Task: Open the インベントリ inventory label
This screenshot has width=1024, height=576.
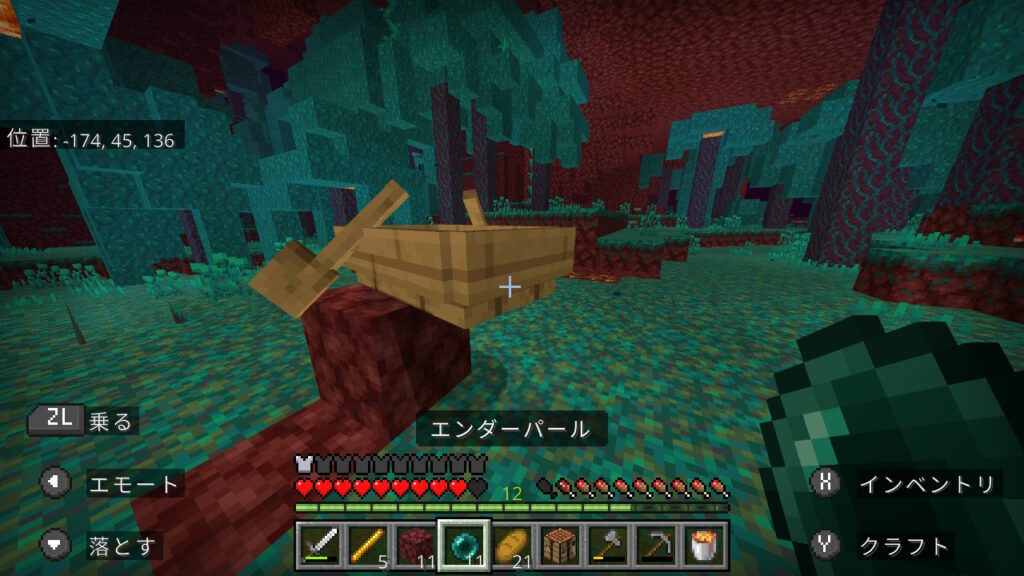Action: click(x=927, y=485)
